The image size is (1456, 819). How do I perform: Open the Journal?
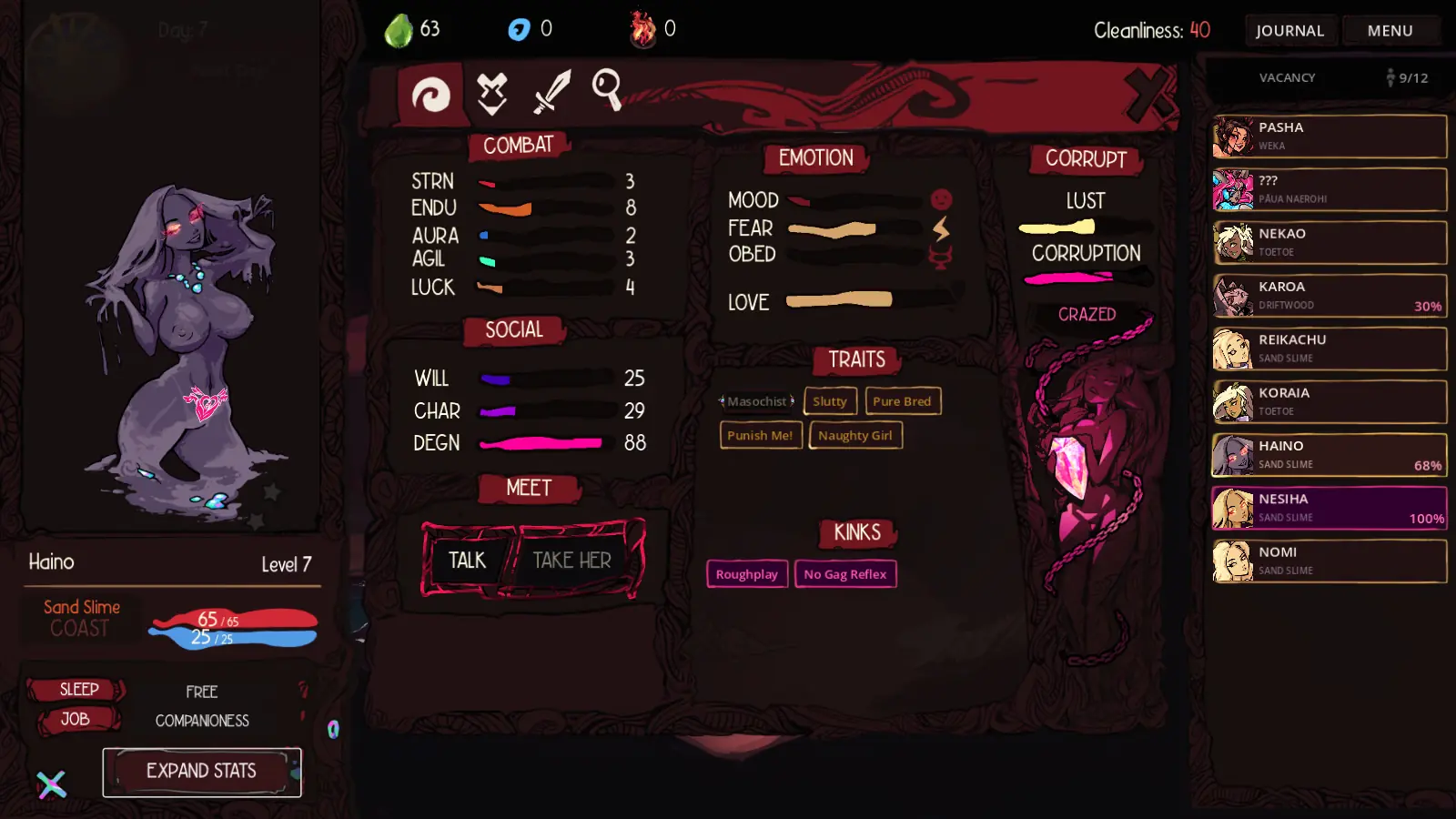tap(1289, 31)
